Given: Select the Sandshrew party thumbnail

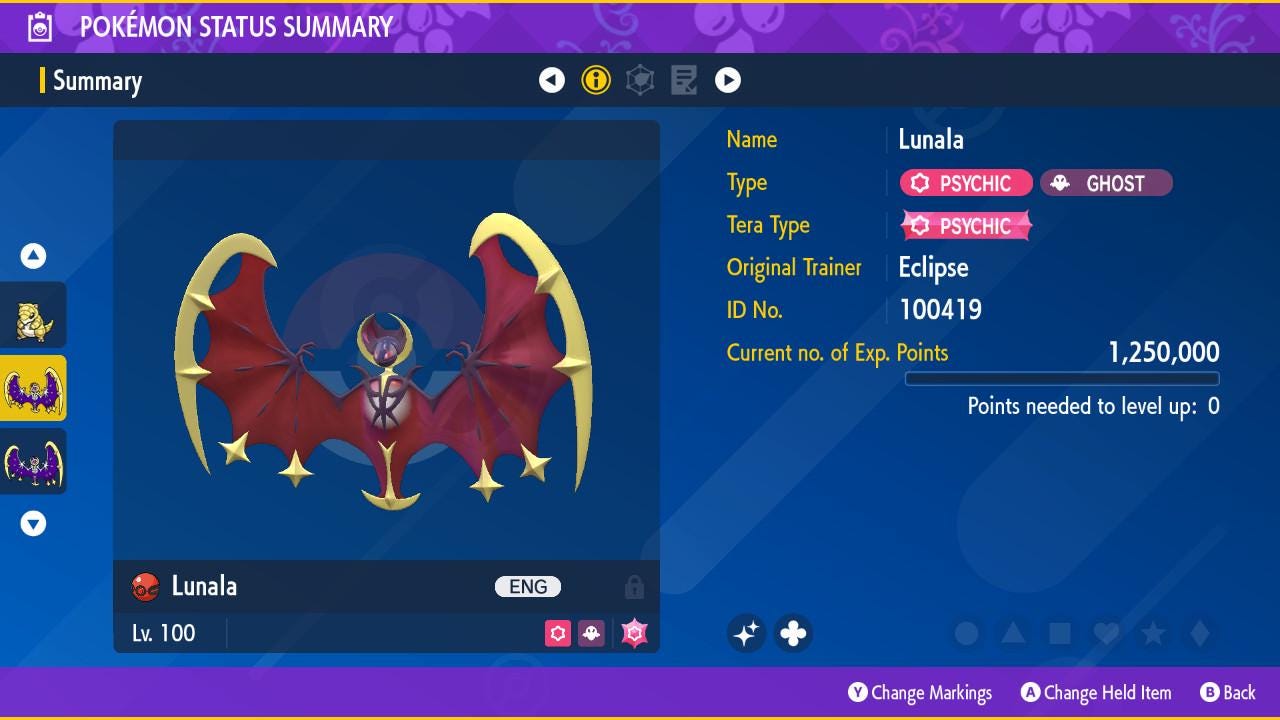Looking at the screenshot, I should [33, 316].
